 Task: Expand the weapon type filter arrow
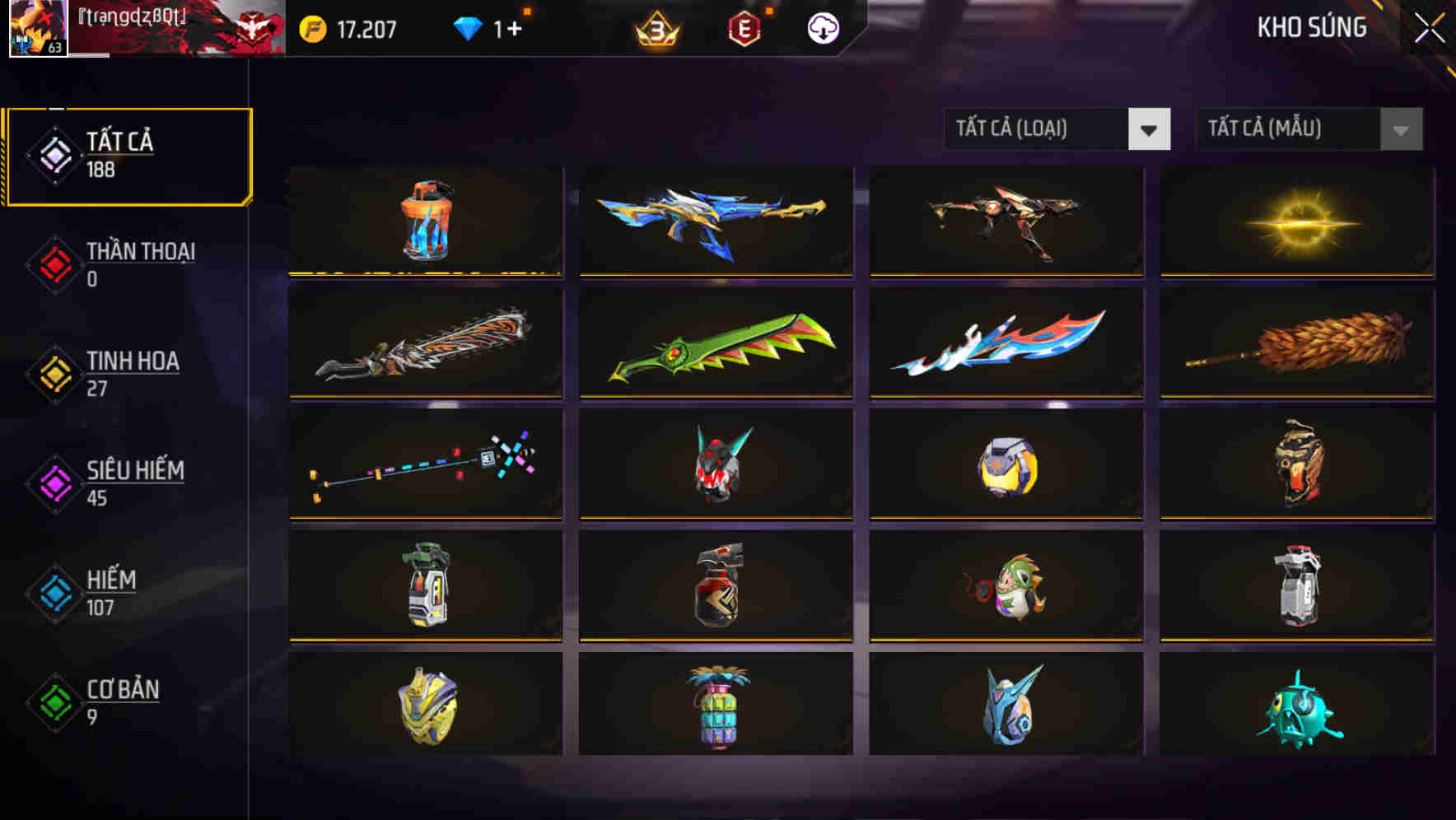[x=1150, y=129]
